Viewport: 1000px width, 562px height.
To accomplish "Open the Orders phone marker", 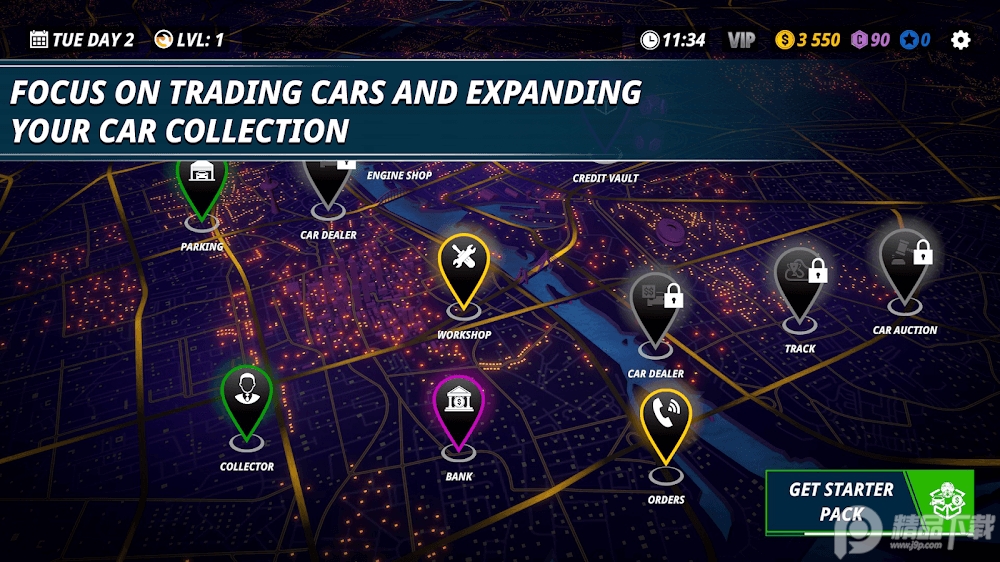I will (665, 418).
